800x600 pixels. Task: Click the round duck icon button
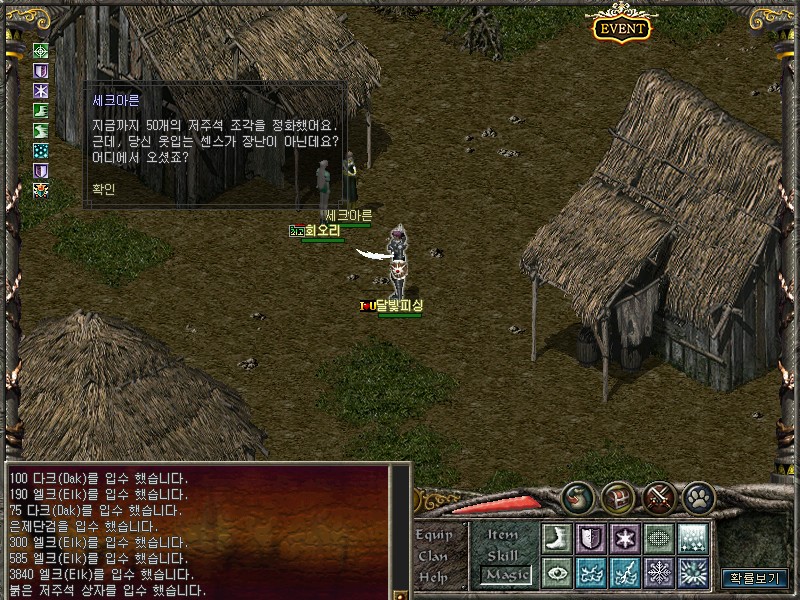577,497
